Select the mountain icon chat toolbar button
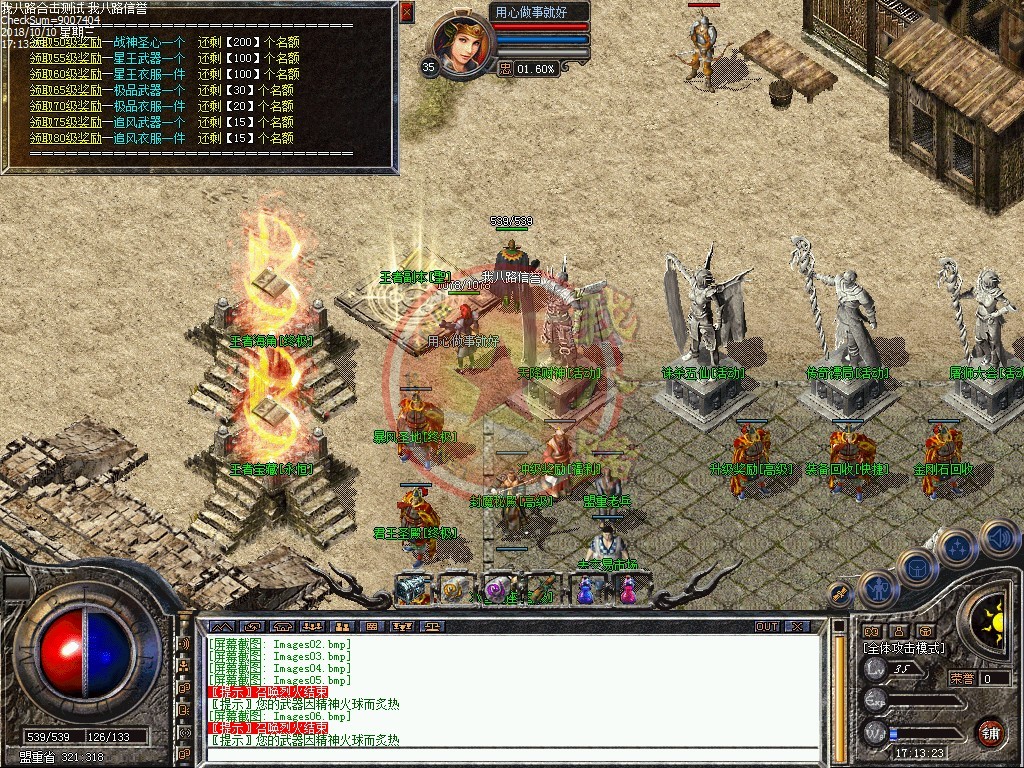 tap(220, 626)
